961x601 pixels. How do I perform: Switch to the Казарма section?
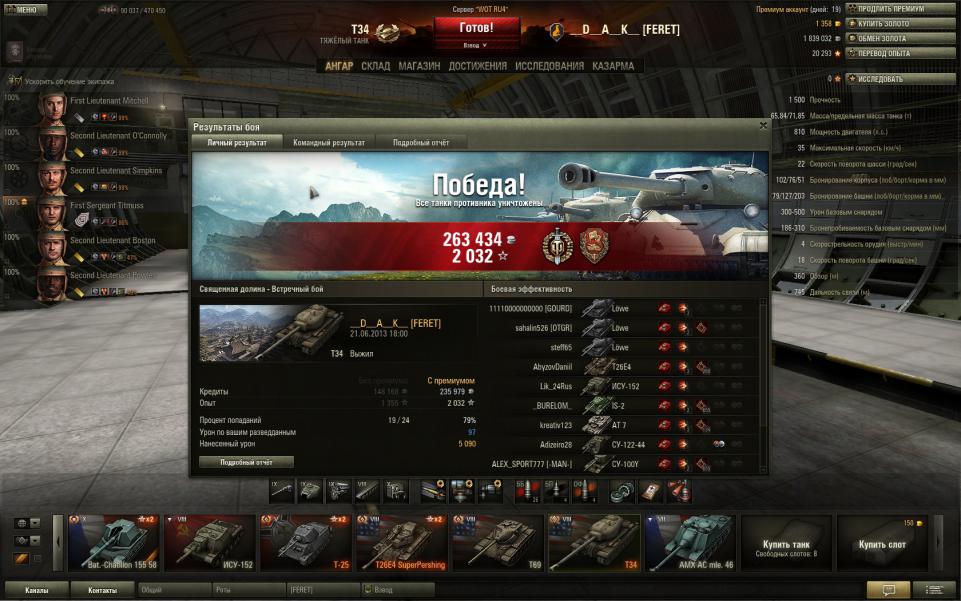click(612, 66)
